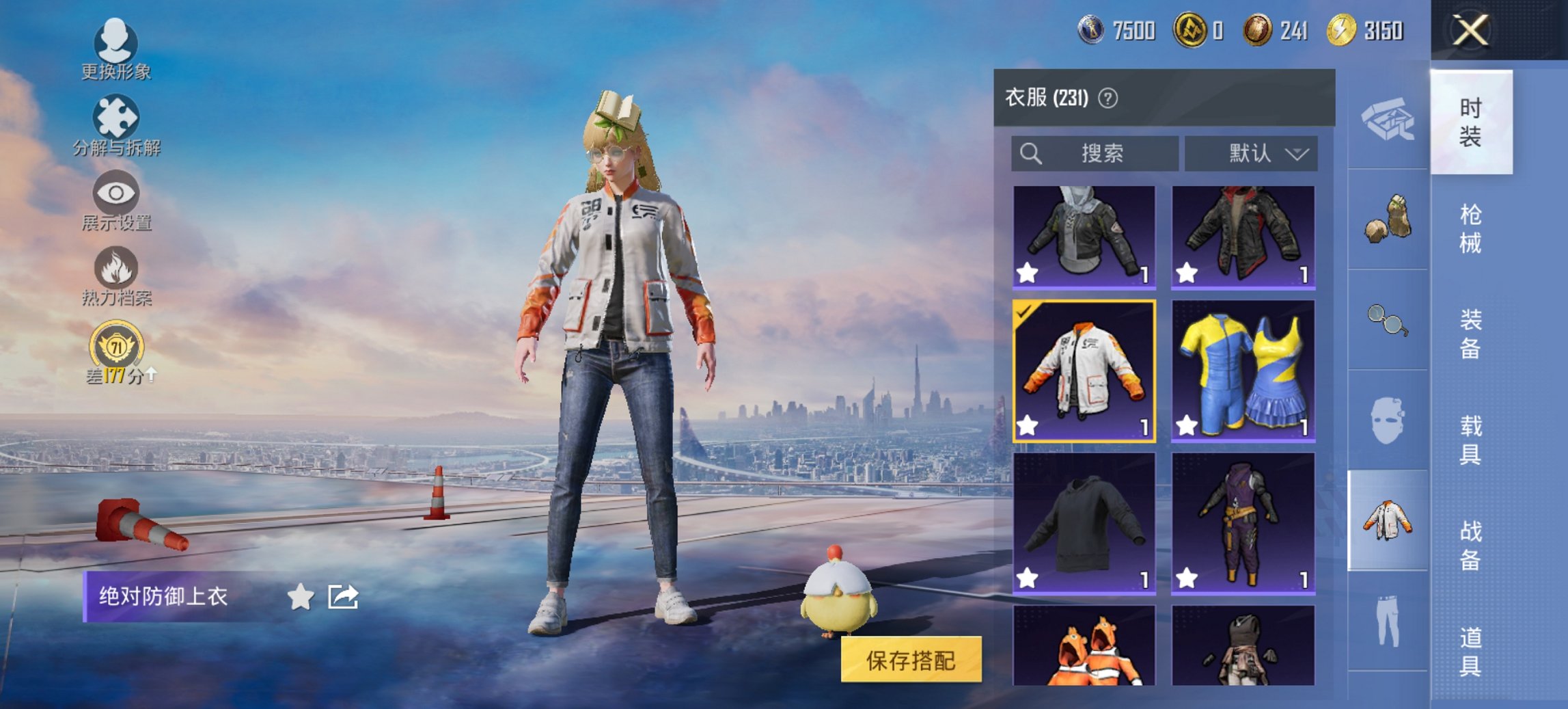
Task: Open the 分解与拆解 puzzle icon
Action: [115, 115]
